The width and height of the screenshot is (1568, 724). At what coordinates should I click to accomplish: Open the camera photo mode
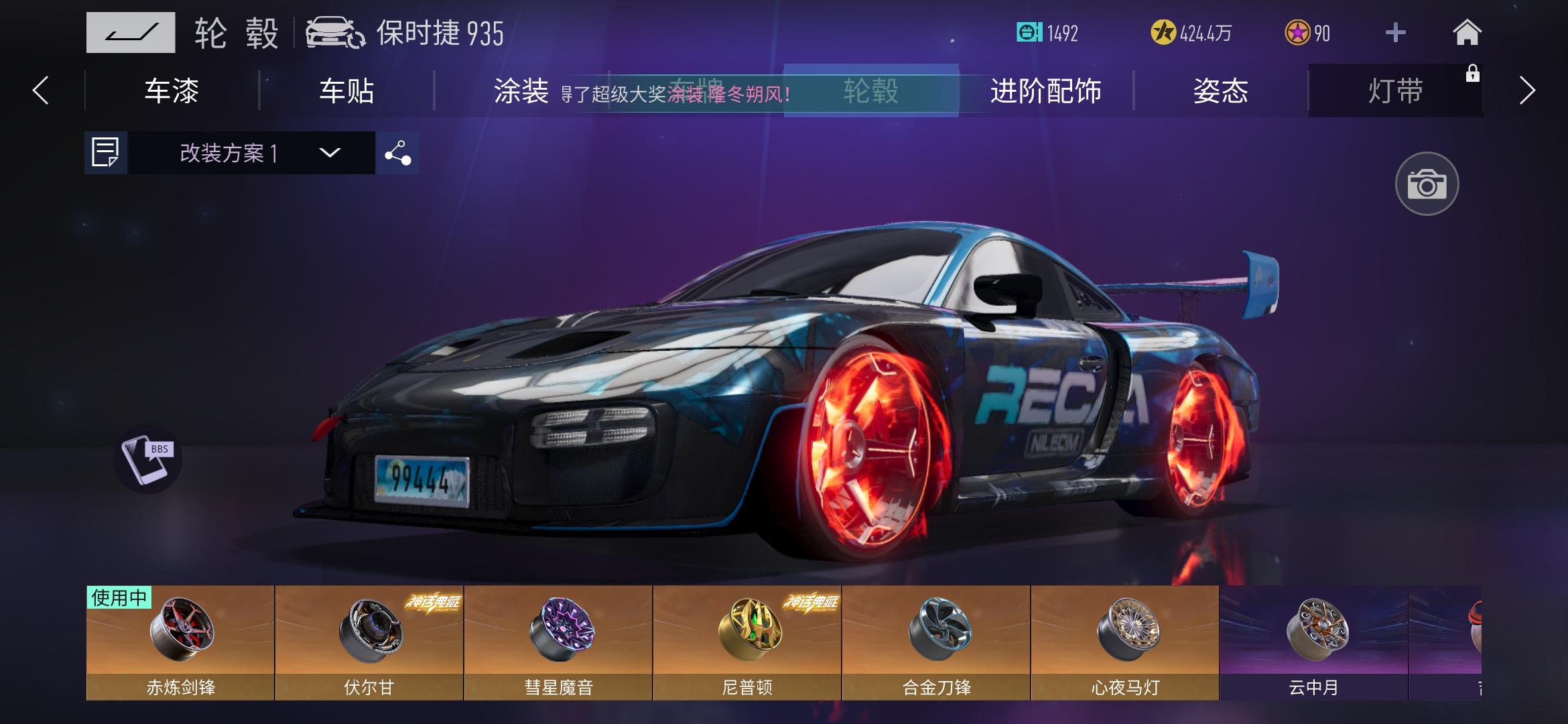[1427, 183]
